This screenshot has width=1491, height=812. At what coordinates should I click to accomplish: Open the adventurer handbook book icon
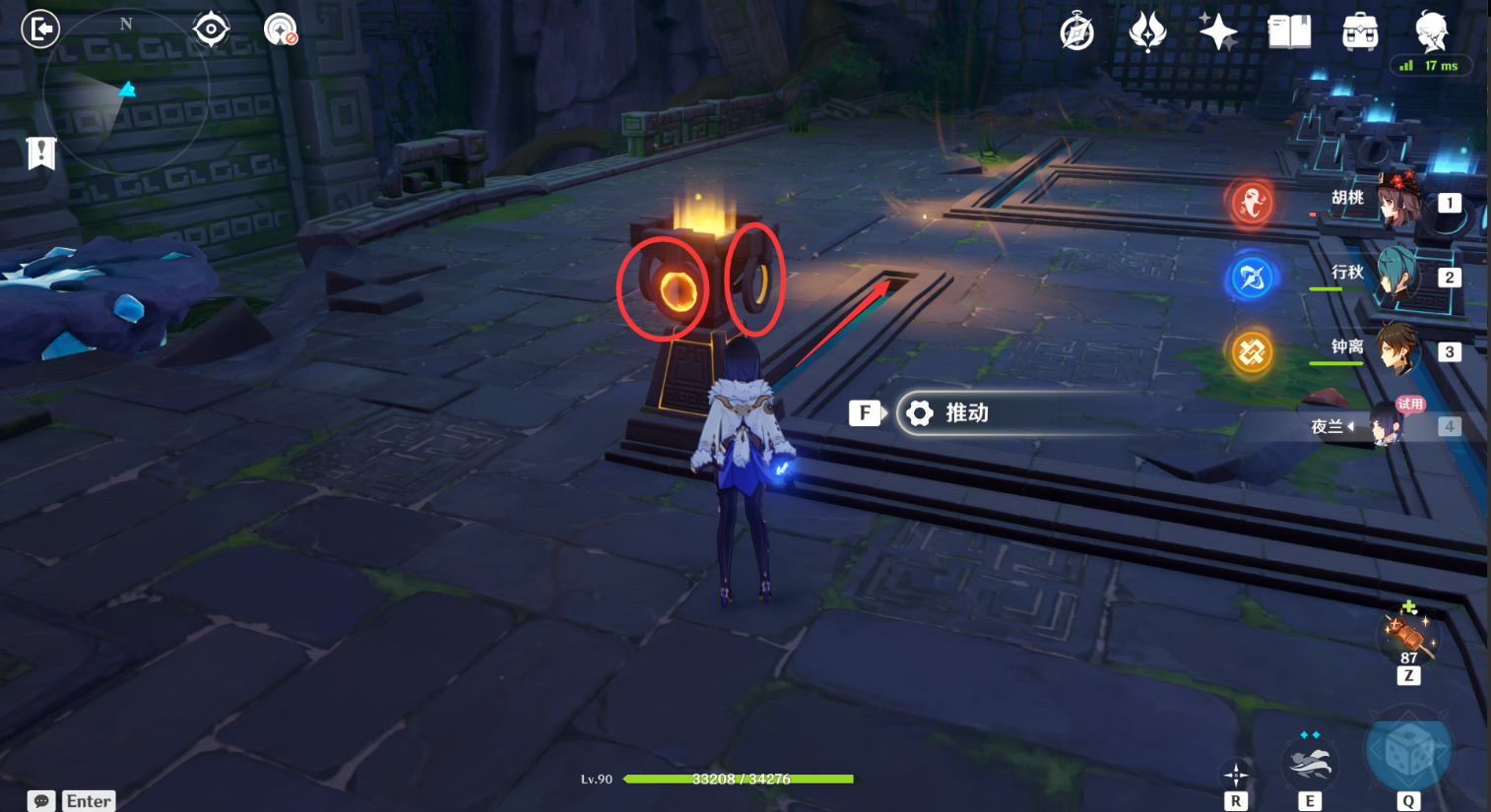tap(1289, 31)
